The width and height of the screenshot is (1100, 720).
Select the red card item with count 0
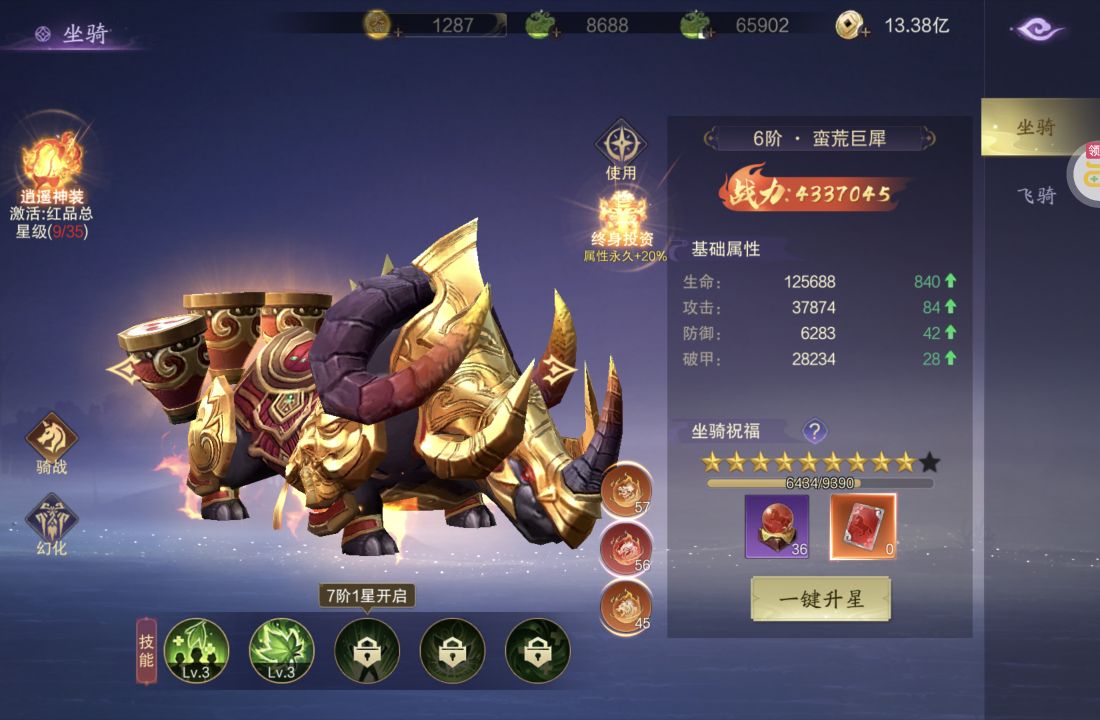(863, 526)
